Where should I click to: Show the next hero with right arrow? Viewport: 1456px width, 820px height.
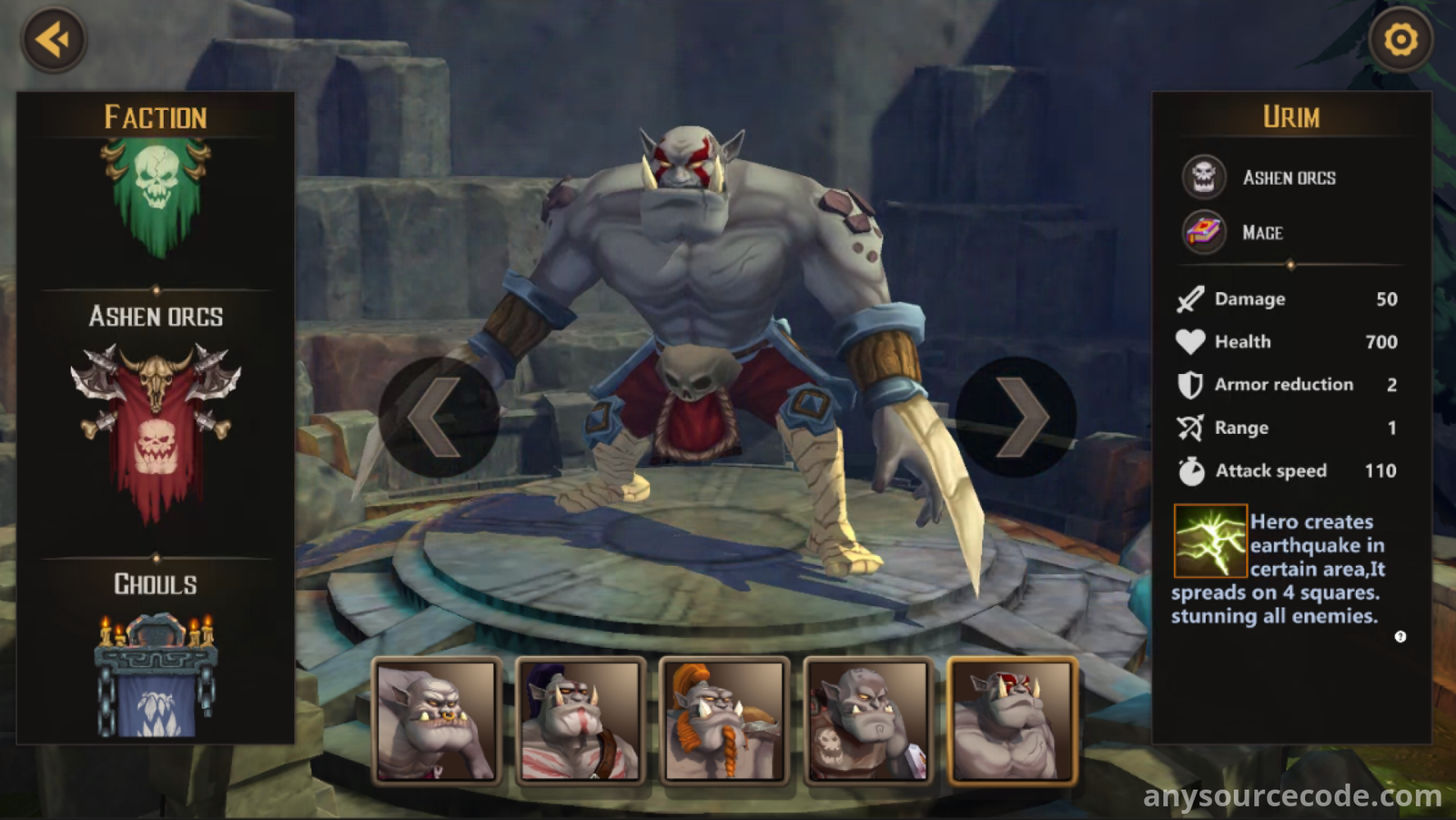(1016, 418)
